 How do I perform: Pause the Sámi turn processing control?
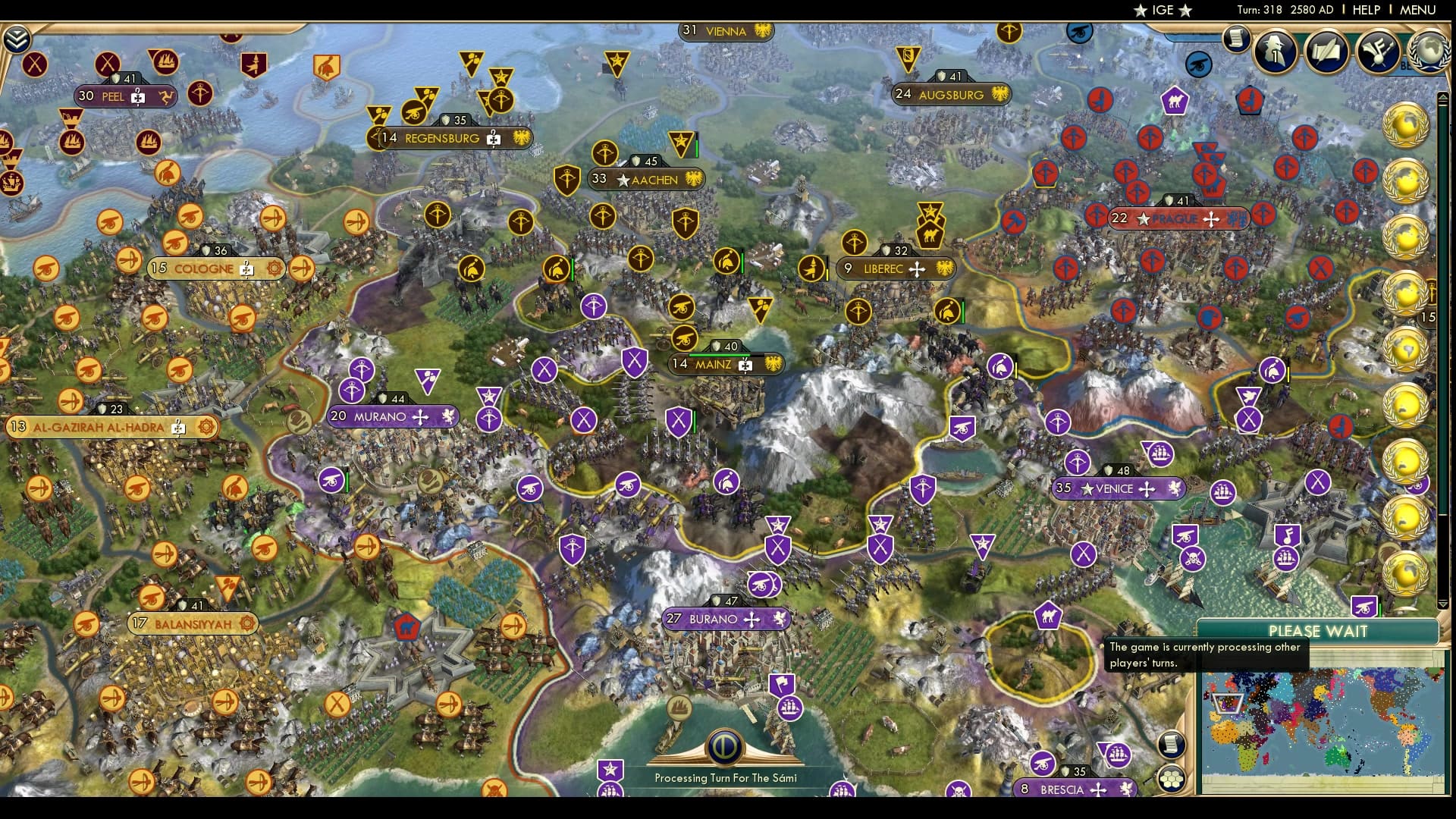click(724, 747)
